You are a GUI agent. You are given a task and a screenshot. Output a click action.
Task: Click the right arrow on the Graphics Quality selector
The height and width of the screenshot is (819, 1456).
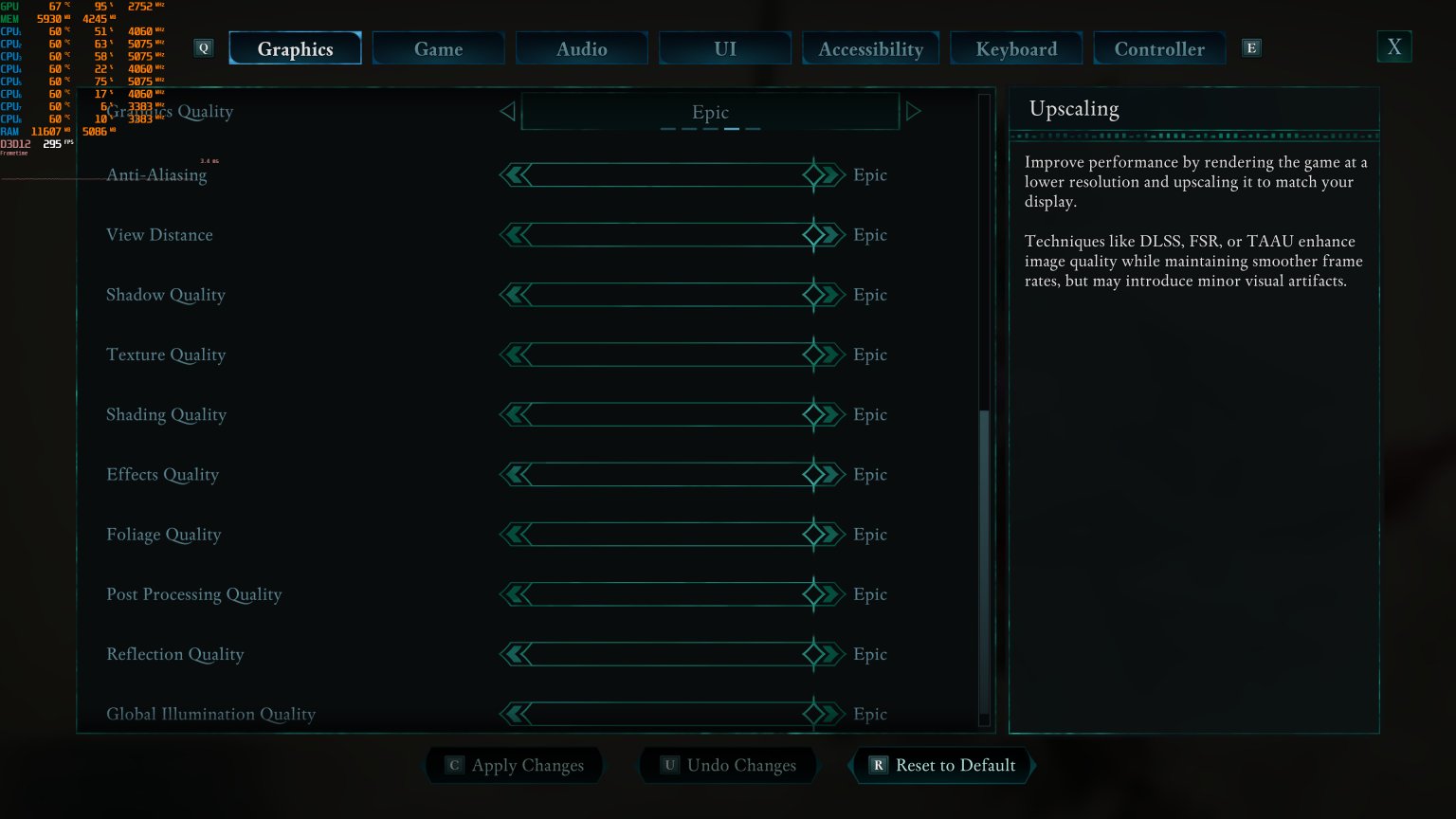[x=914, y=111]
